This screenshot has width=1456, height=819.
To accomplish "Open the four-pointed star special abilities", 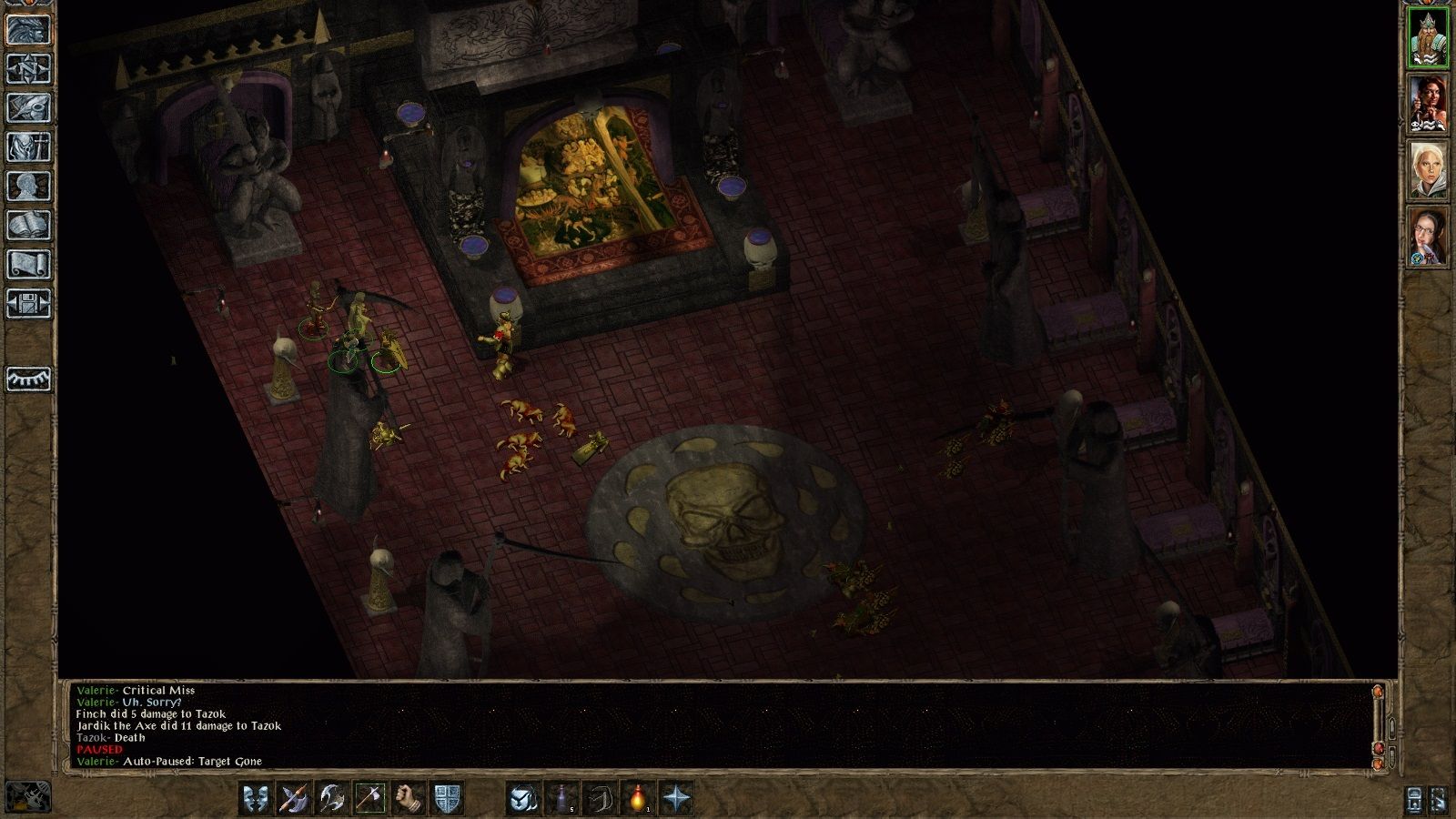I will point(676,798).
